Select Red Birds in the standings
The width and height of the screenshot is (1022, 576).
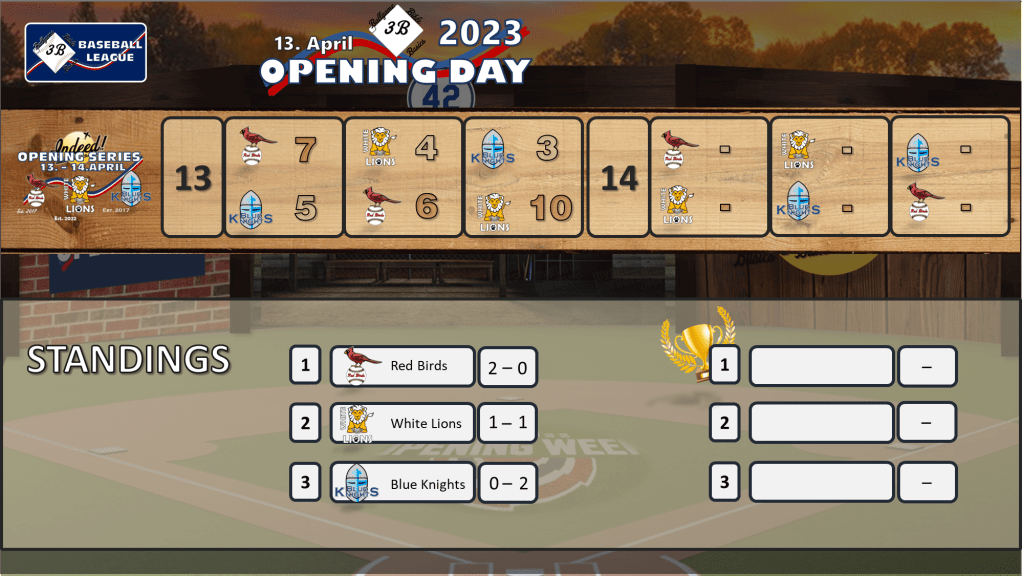(402, 366)
